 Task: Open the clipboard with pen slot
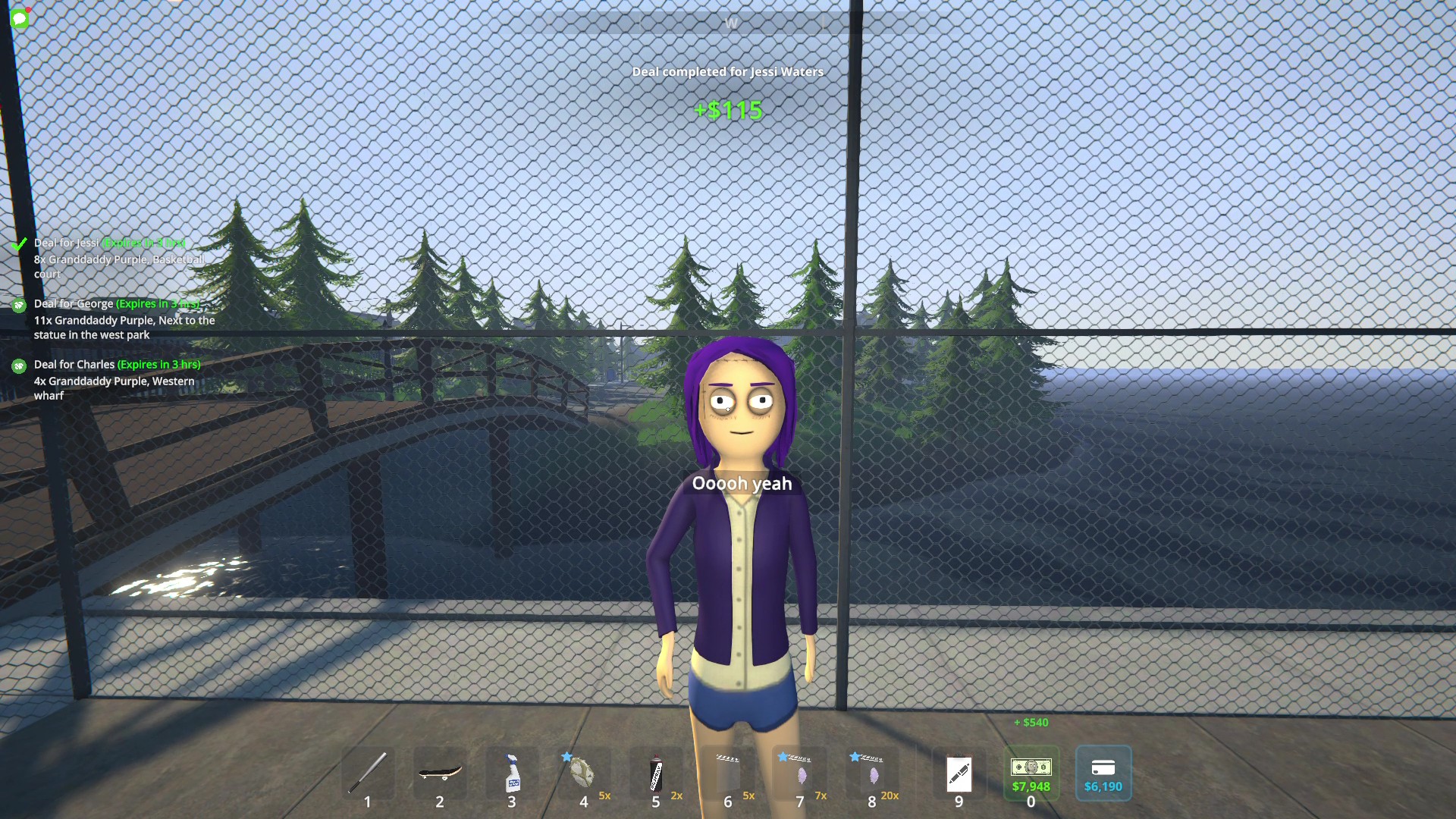click(x=959, y=773)
